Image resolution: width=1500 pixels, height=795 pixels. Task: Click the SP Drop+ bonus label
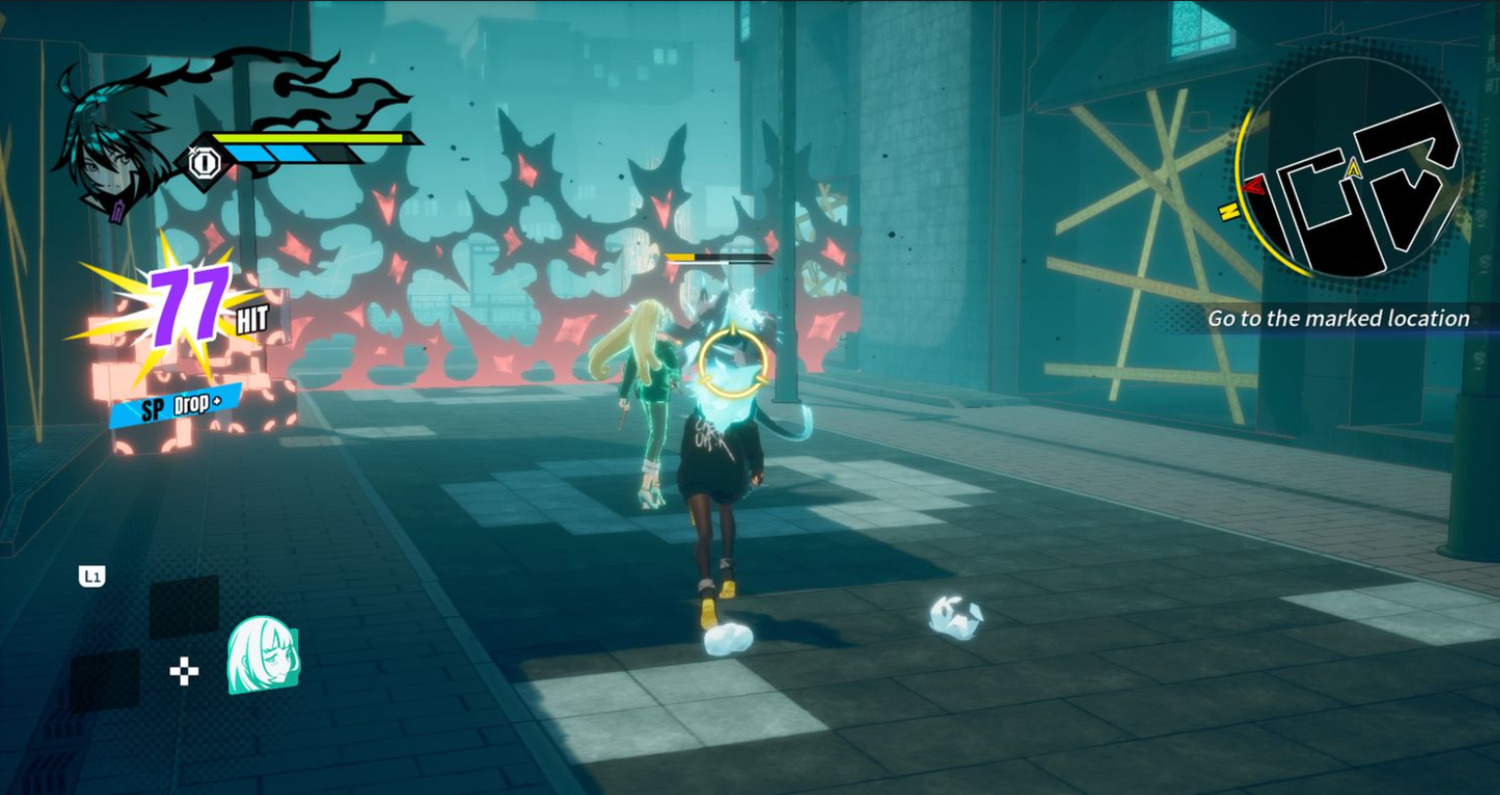[x=176, y=405]
